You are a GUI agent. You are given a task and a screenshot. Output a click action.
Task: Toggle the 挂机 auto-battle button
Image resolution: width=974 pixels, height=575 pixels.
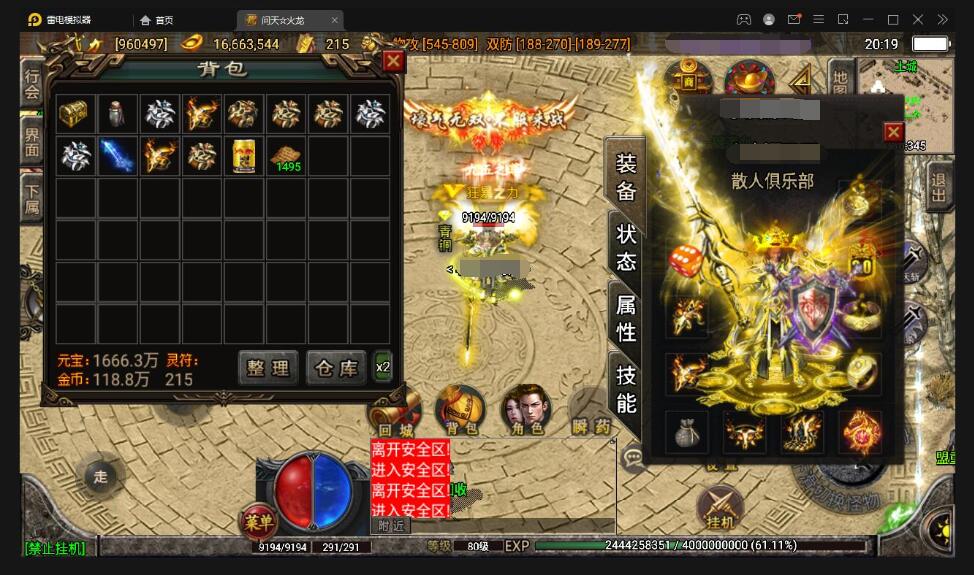[720, 508]
